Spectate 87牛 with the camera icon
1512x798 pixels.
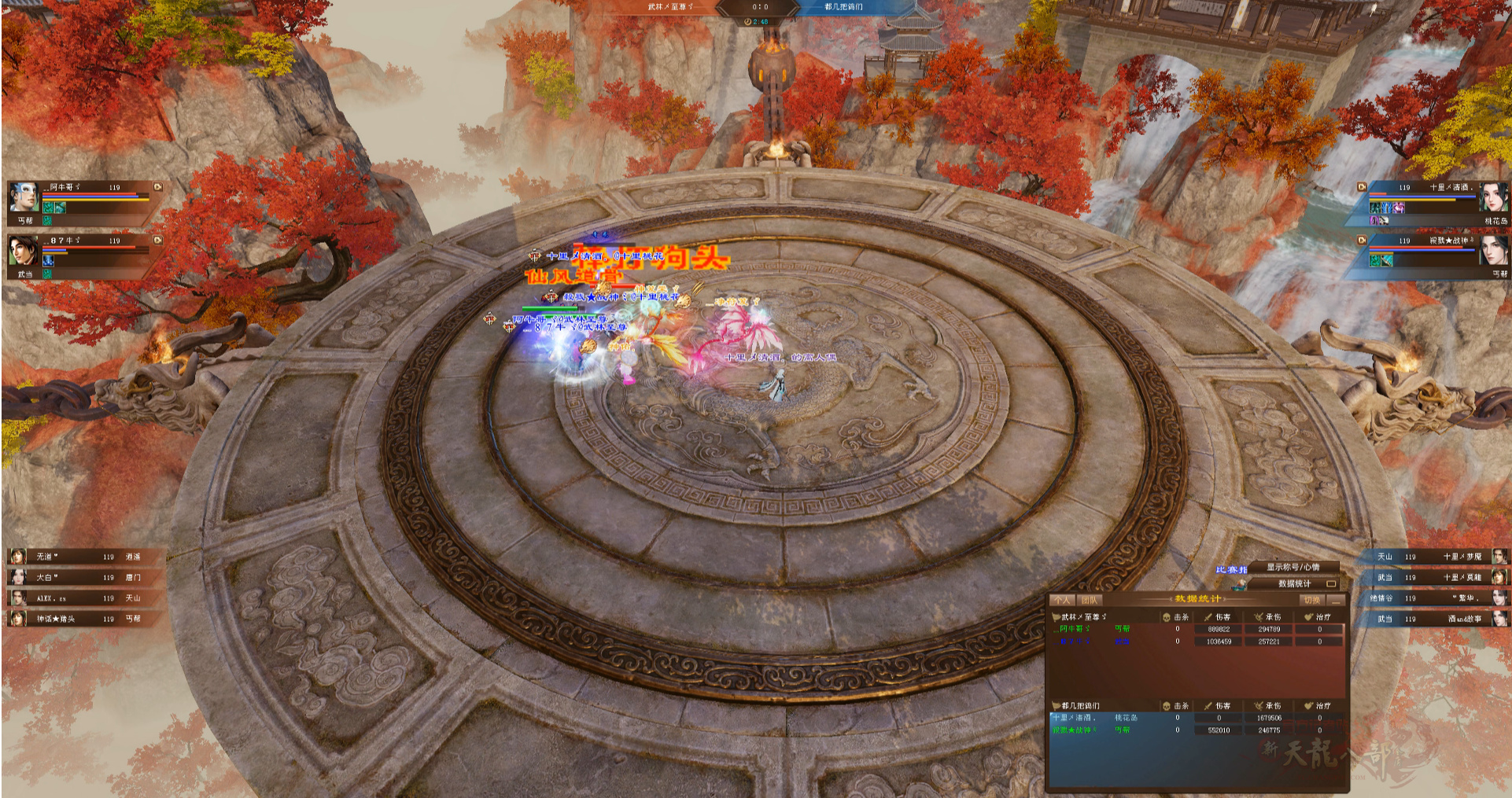(x=158, y=240)
